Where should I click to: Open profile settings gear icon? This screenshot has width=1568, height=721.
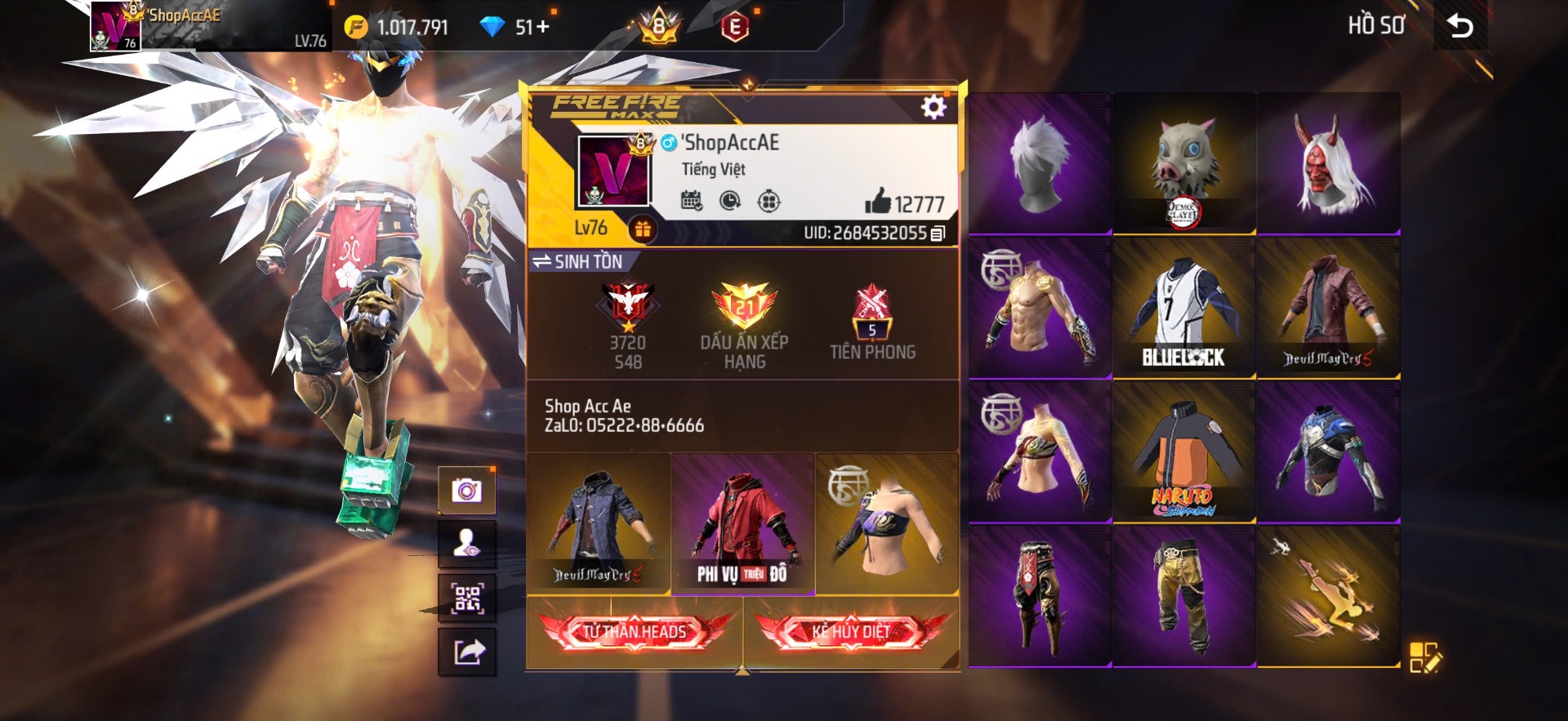click(933, 107)
